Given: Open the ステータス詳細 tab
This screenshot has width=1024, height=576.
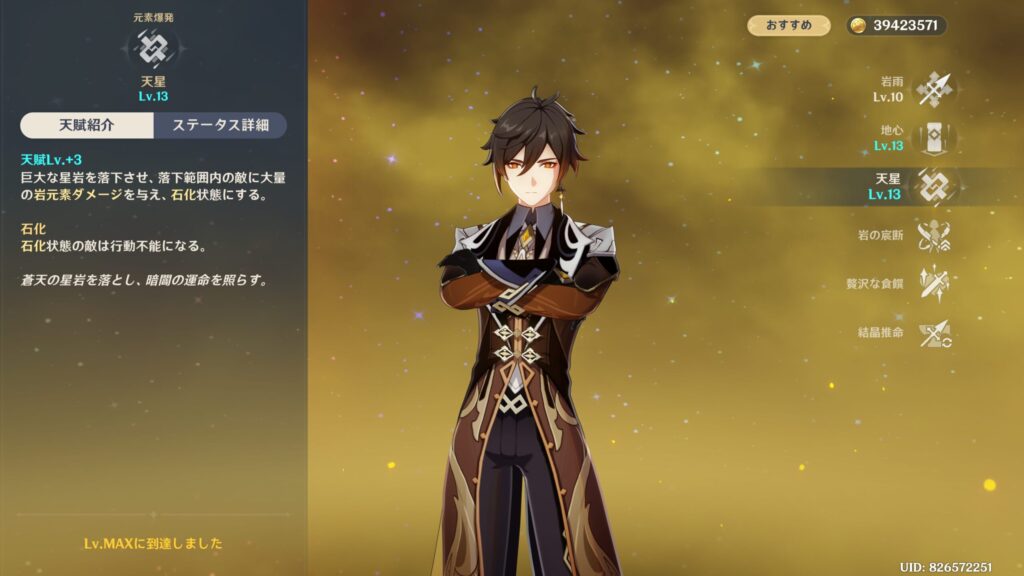Looking at the screenshot, I should click(x=219, y=125).
